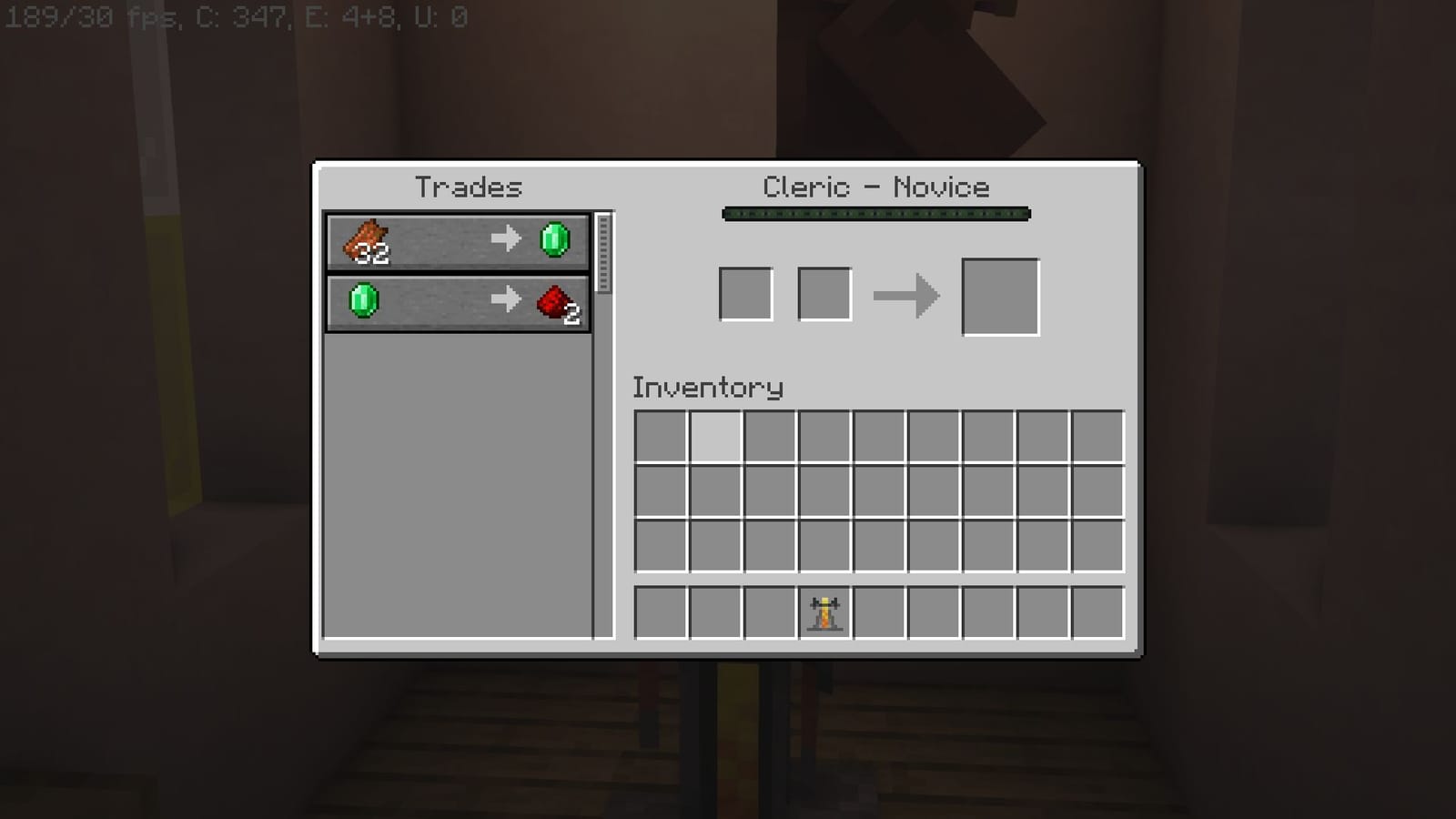Click the second trade input slot
Screen dimensions: 1456x819
point(823,293)
